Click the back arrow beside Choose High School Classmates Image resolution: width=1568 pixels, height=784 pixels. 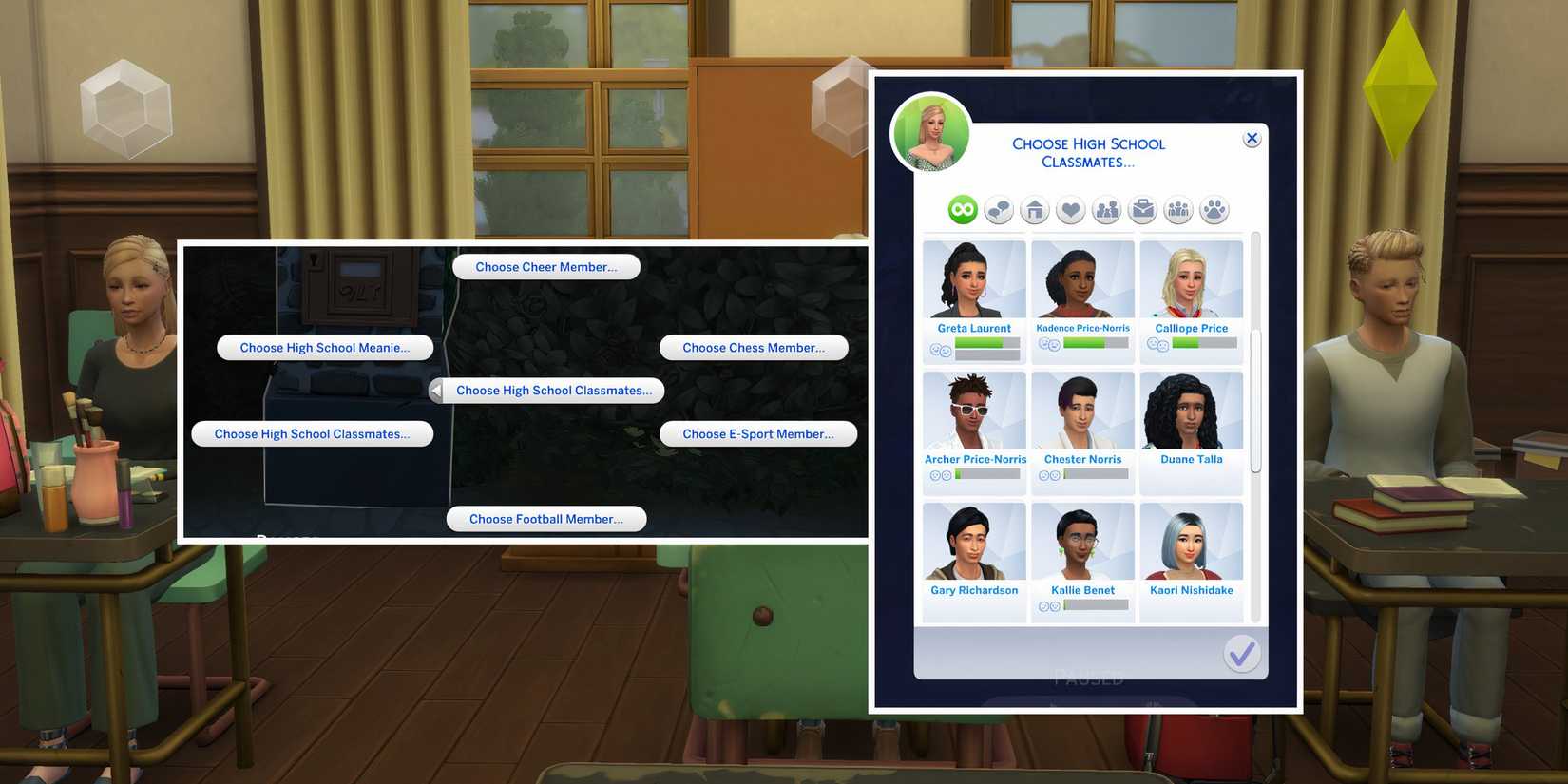(436, 390)
